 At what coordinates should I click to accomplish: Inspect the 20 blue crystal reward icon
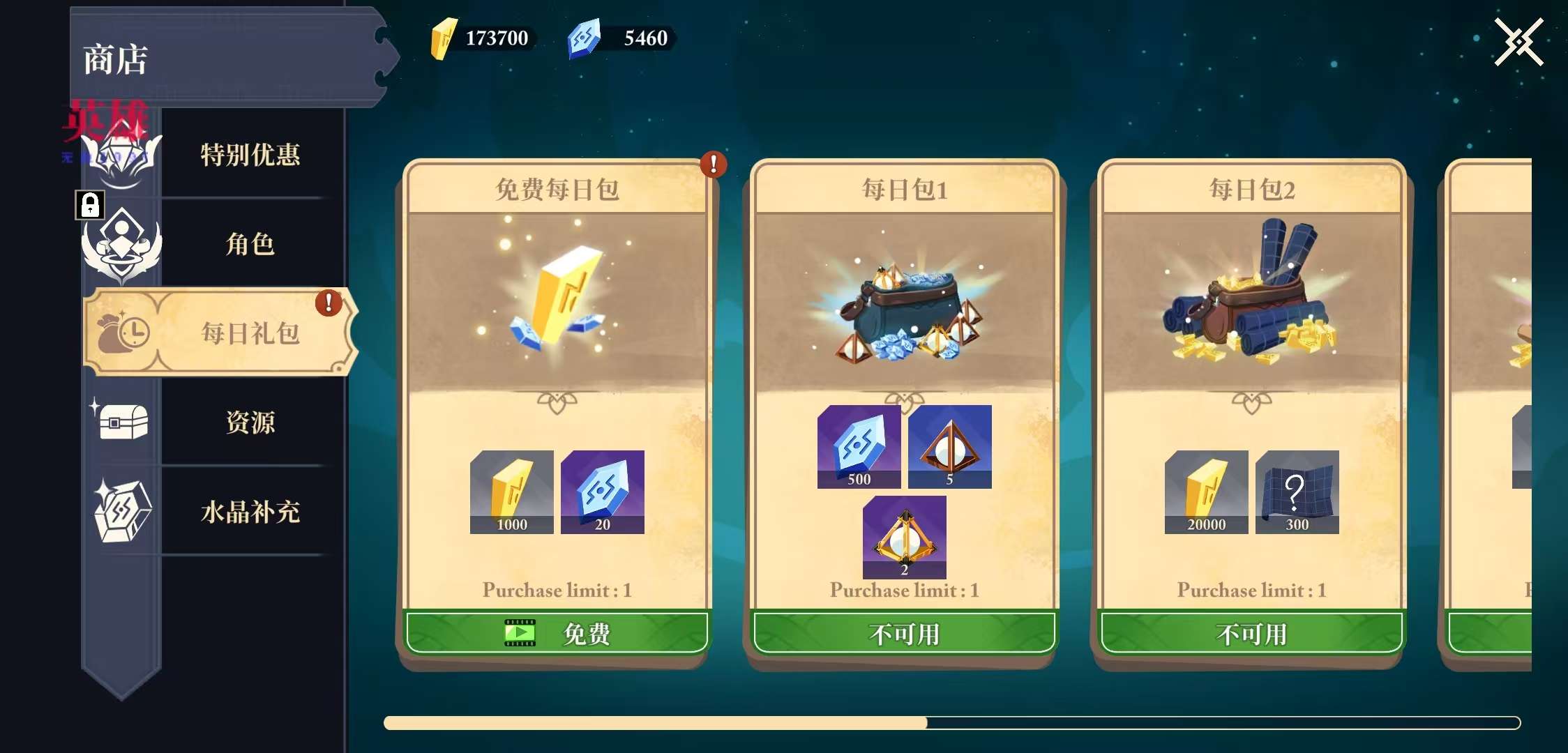[x=602, y=492]
